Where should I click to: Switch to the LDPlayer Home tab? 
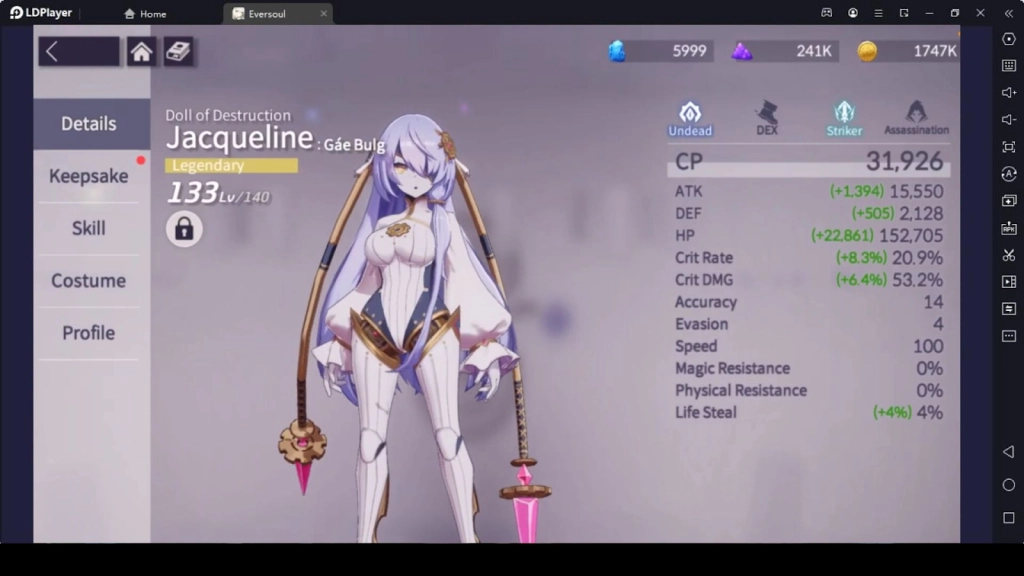click(145, 14)
